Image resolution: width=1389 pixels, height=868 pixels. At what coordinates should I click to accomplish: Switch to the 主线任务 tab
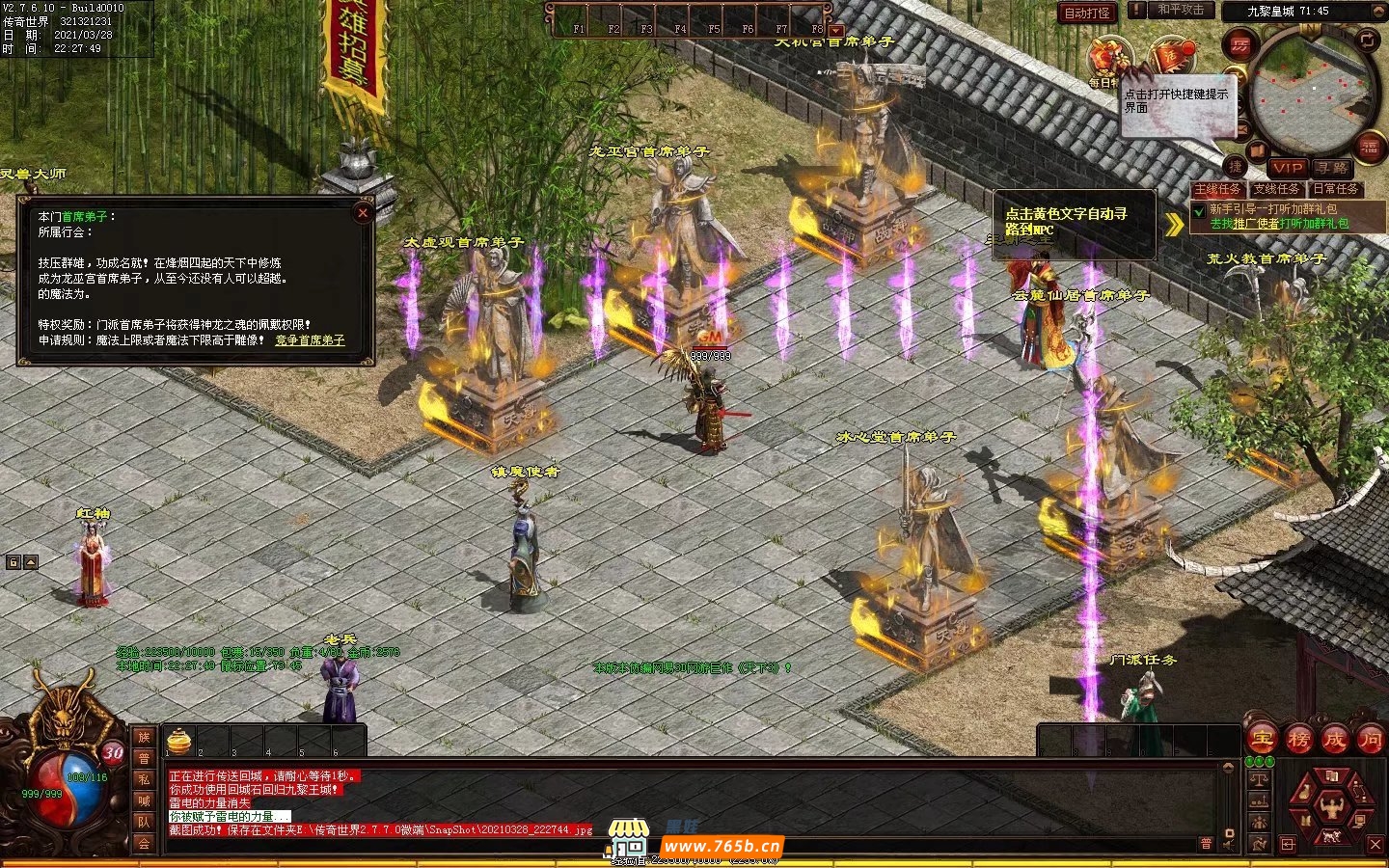point(1217,189)
